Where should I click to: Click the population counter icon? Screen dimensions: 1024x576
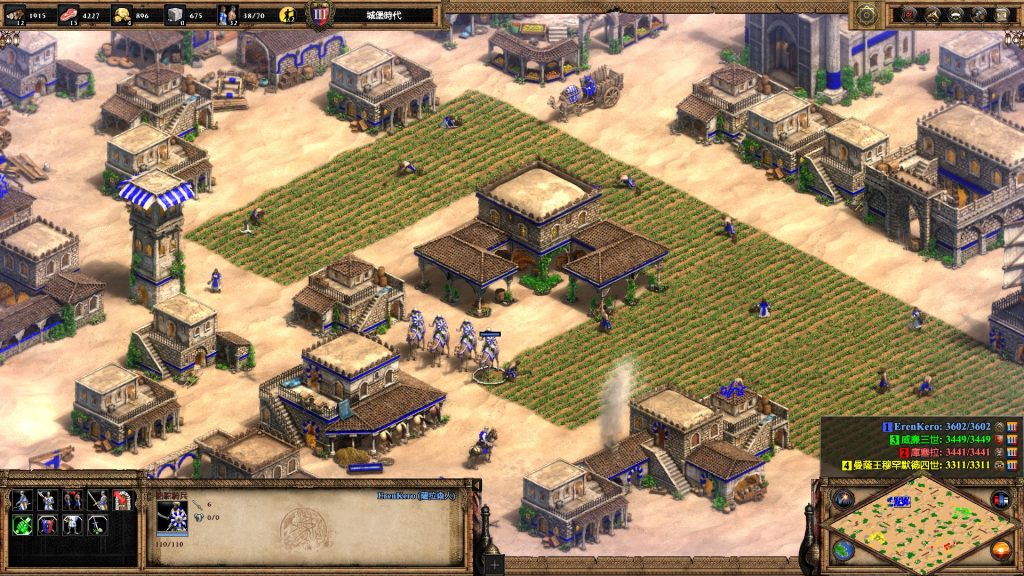pyautogui.click(x=227, y=15)
